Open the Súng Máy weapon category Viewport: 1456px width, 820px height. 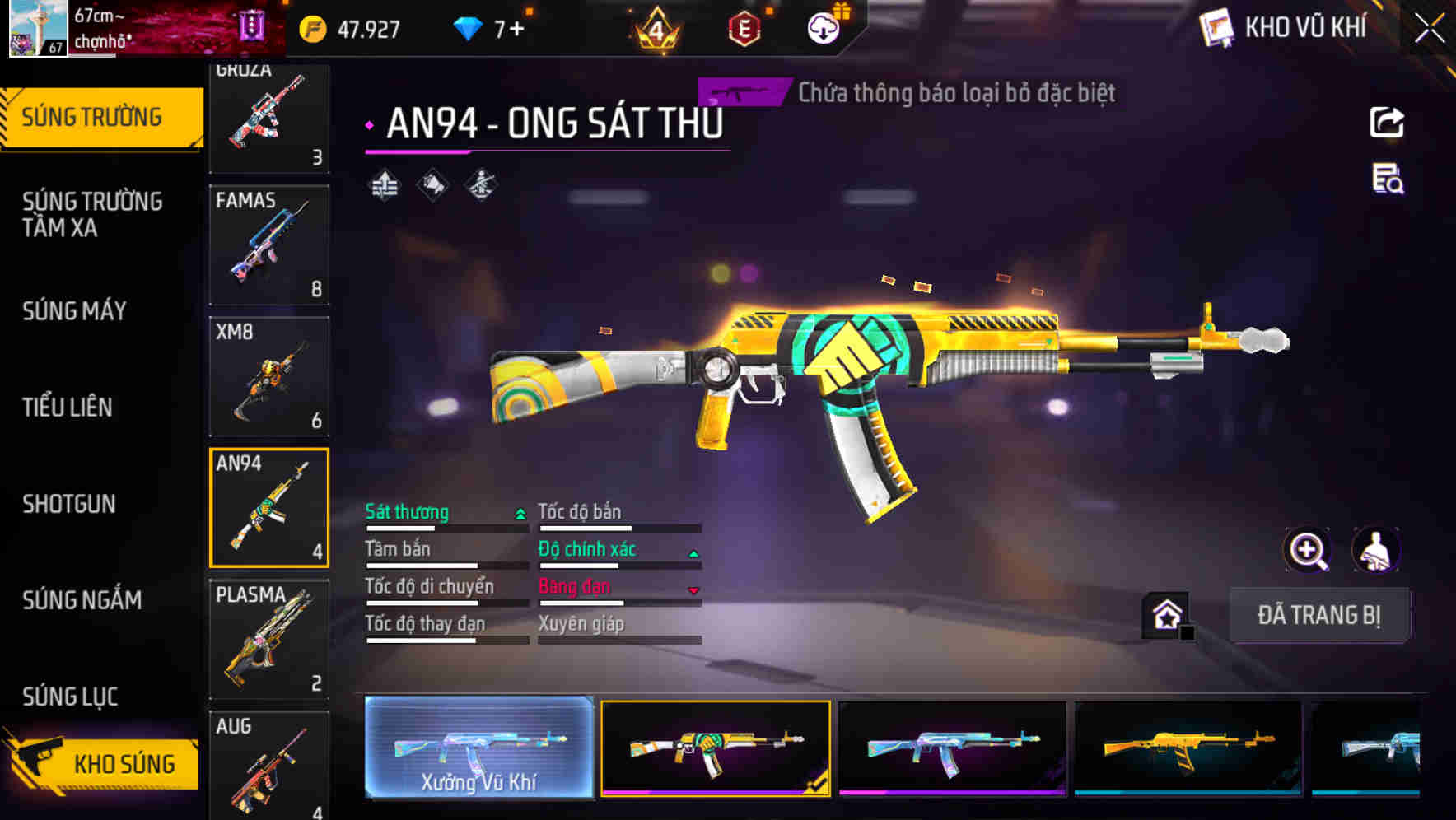point(75,311)
